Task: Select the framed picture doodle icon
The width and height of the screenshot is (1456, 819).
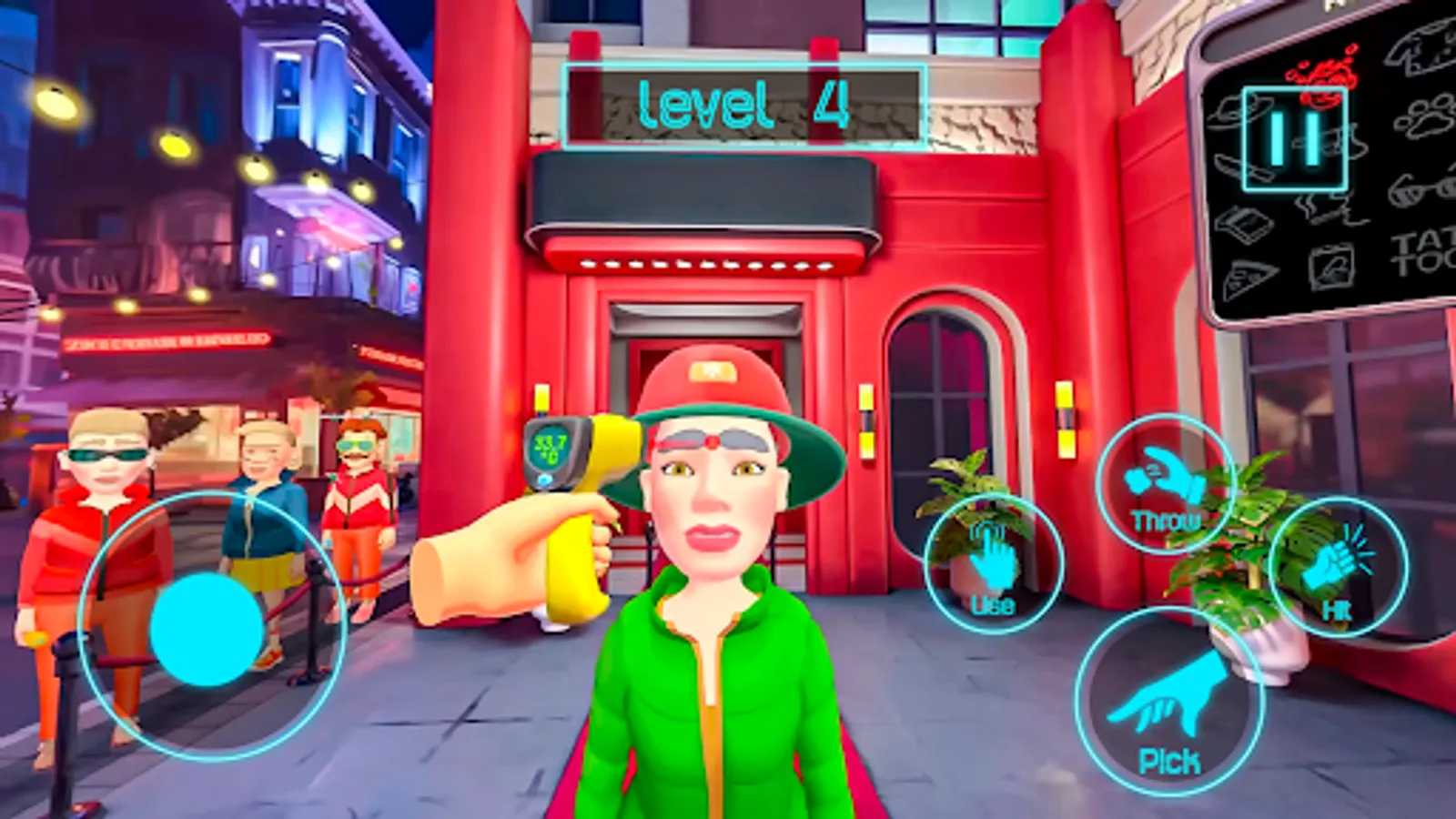Action: click(x=1332, y=268)
